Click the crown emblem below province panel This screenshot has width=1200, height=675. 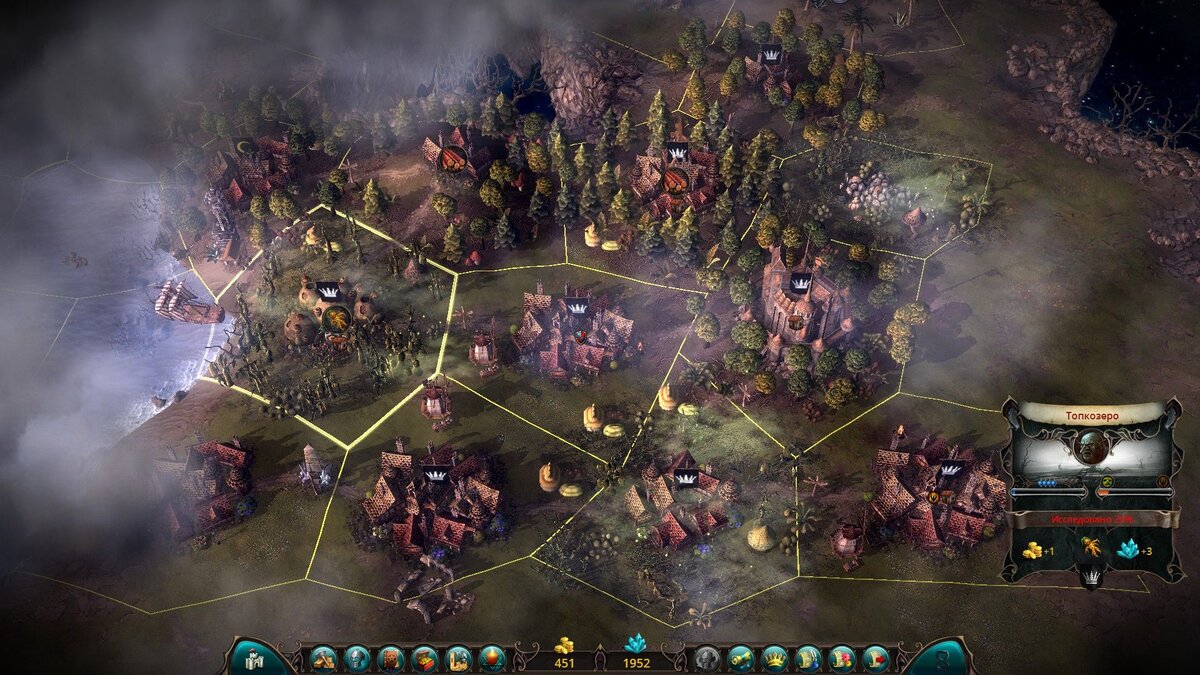1091,576
